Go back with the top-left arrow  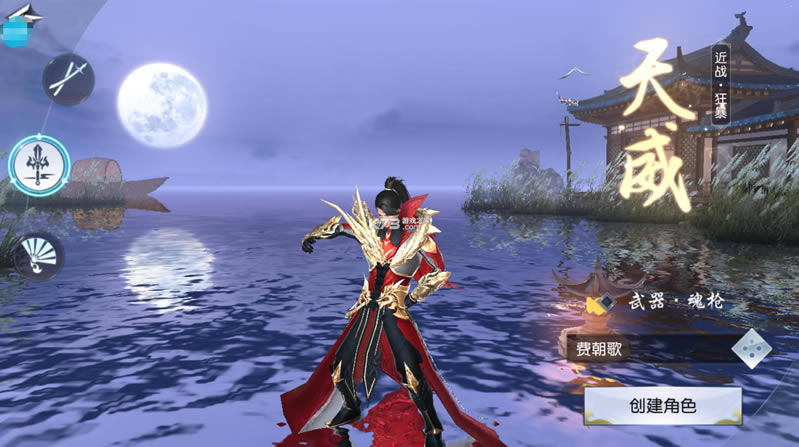(27, 12)
